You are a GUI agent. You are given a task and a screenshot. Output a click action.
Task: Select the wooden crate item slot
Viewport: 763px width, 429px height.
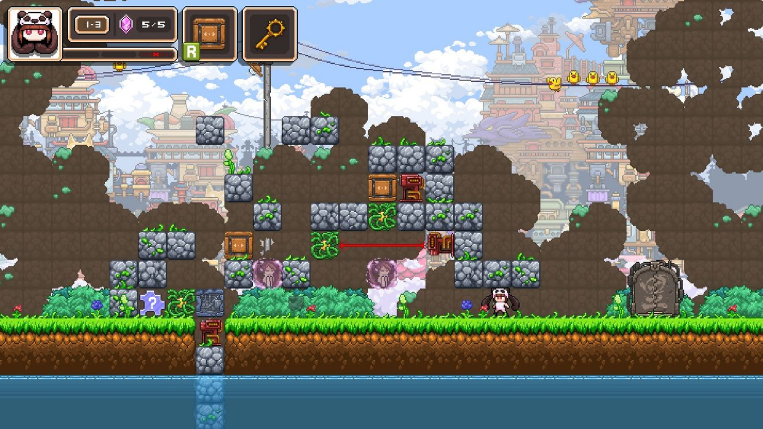[x=210, y=32]
